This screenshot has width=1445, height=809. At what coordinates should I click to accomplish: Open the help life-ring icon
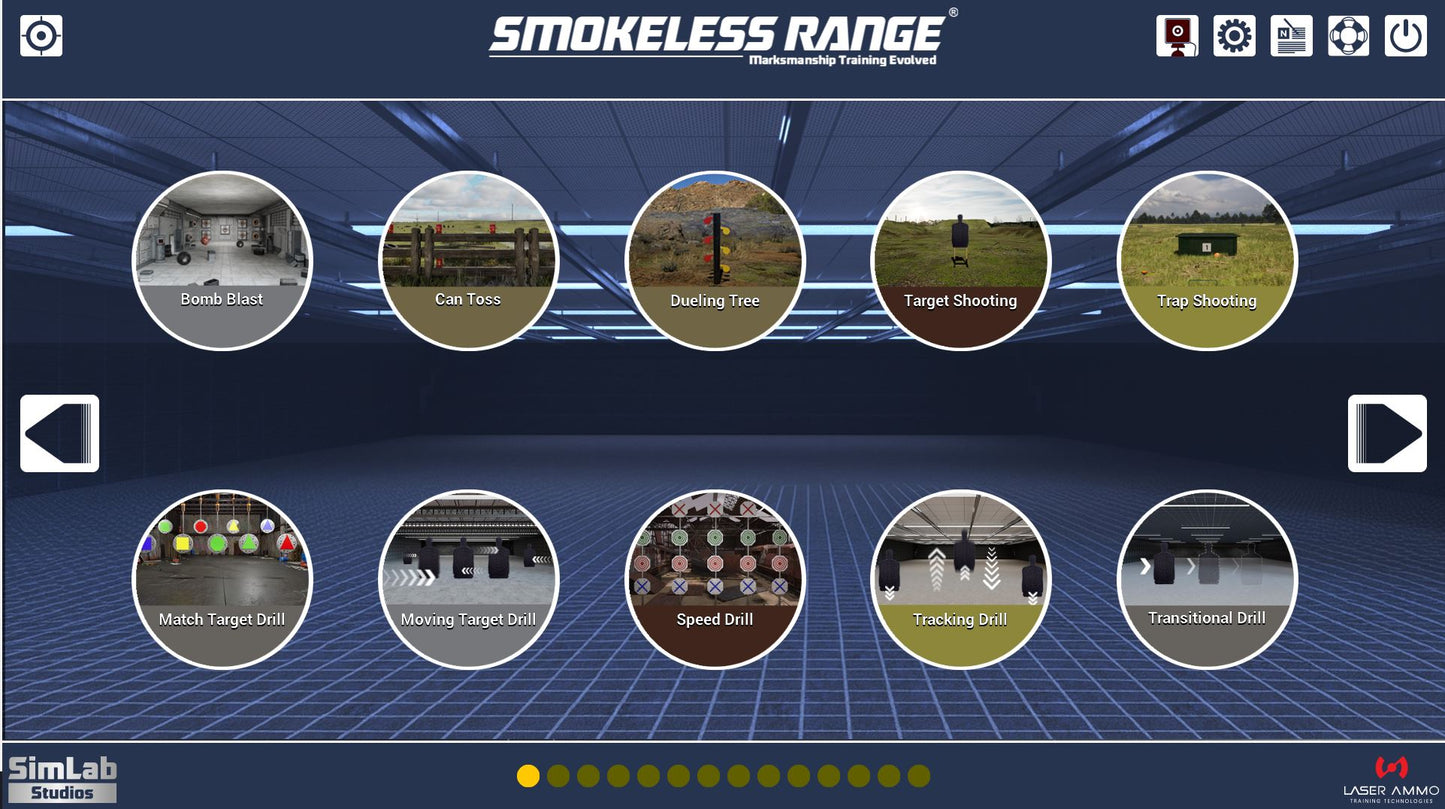point(1350,35)
